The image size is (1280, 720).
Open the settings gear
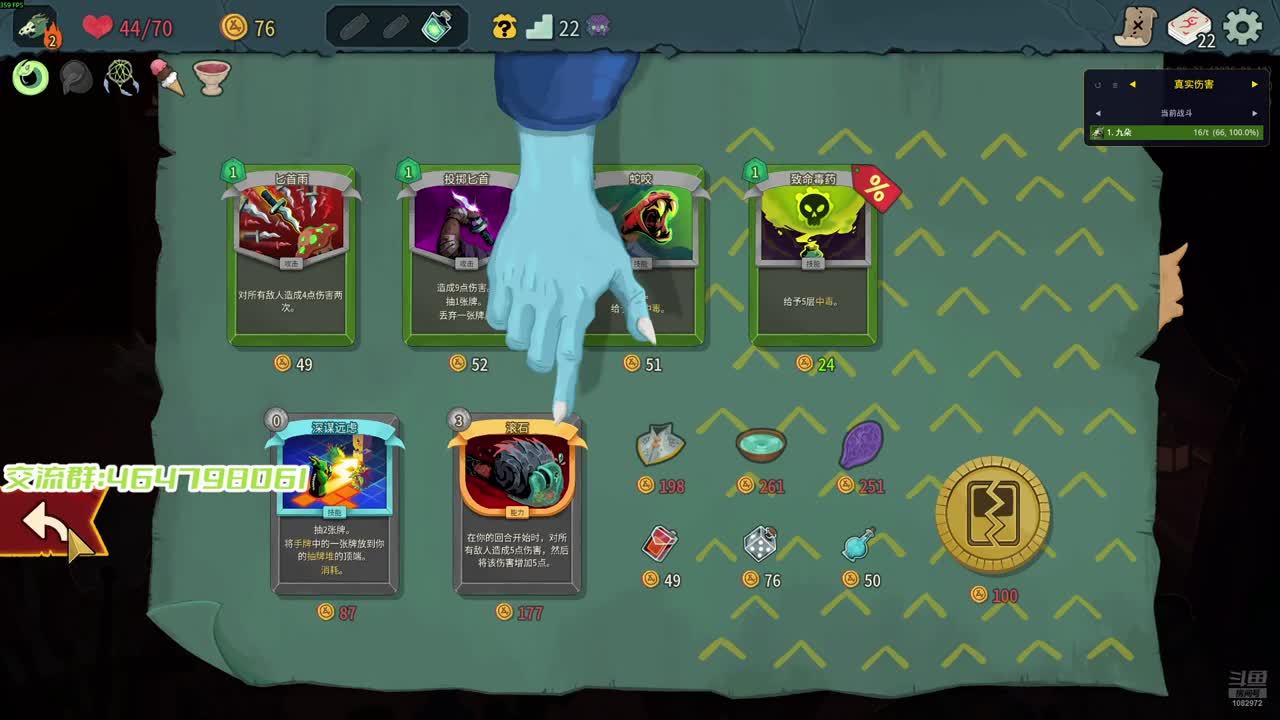(1243, 27)
